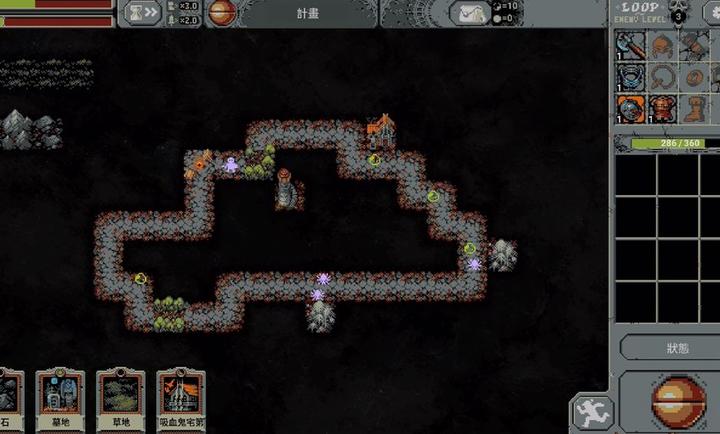Select the equipped axe weapon slot

tap(632, 45)
